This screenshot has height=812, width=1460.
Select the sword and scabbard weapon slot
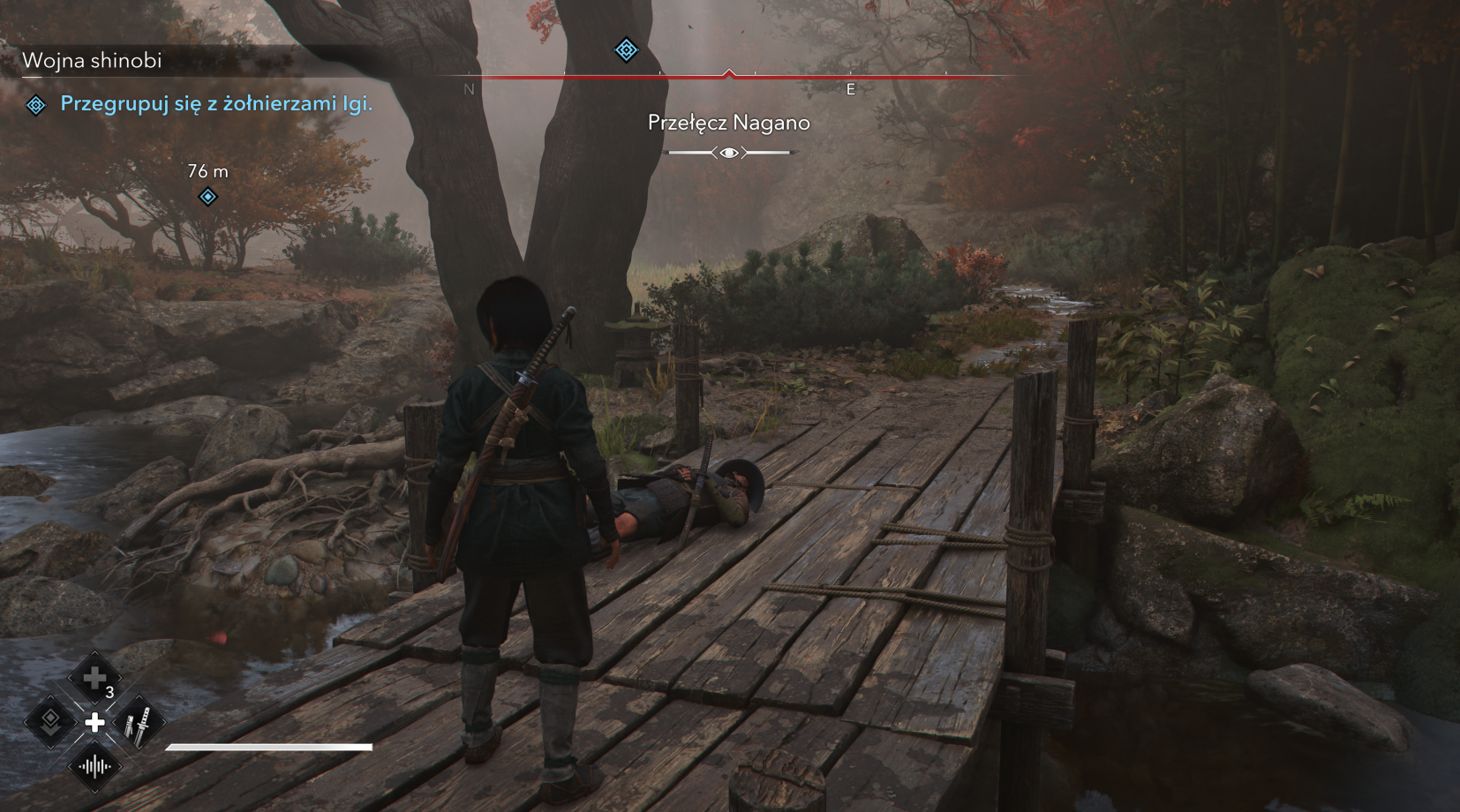tap(139, 723)
